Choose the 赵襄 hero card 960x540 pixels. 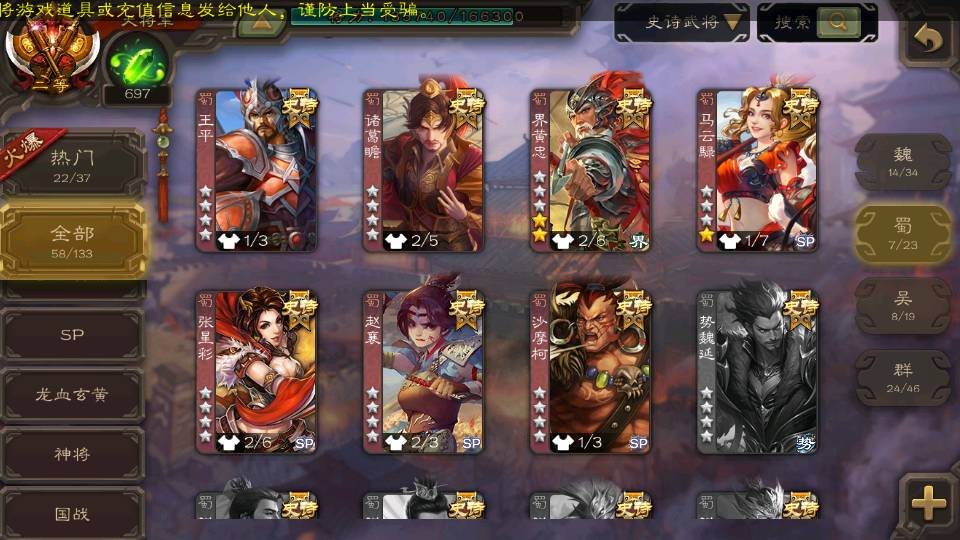pyautogui.click(x=423, y=372)
